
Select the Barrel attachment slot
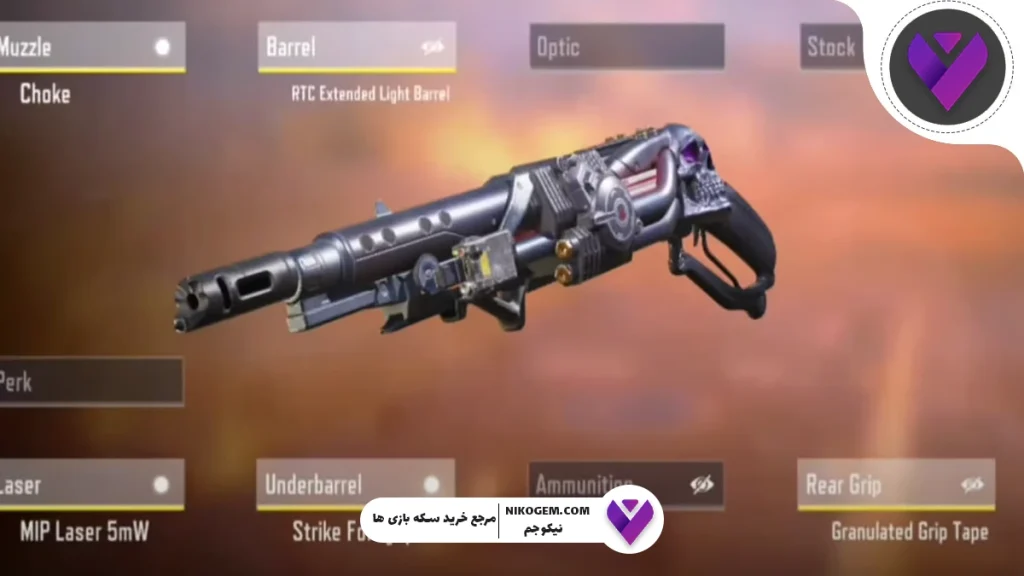tap(340, 47)
